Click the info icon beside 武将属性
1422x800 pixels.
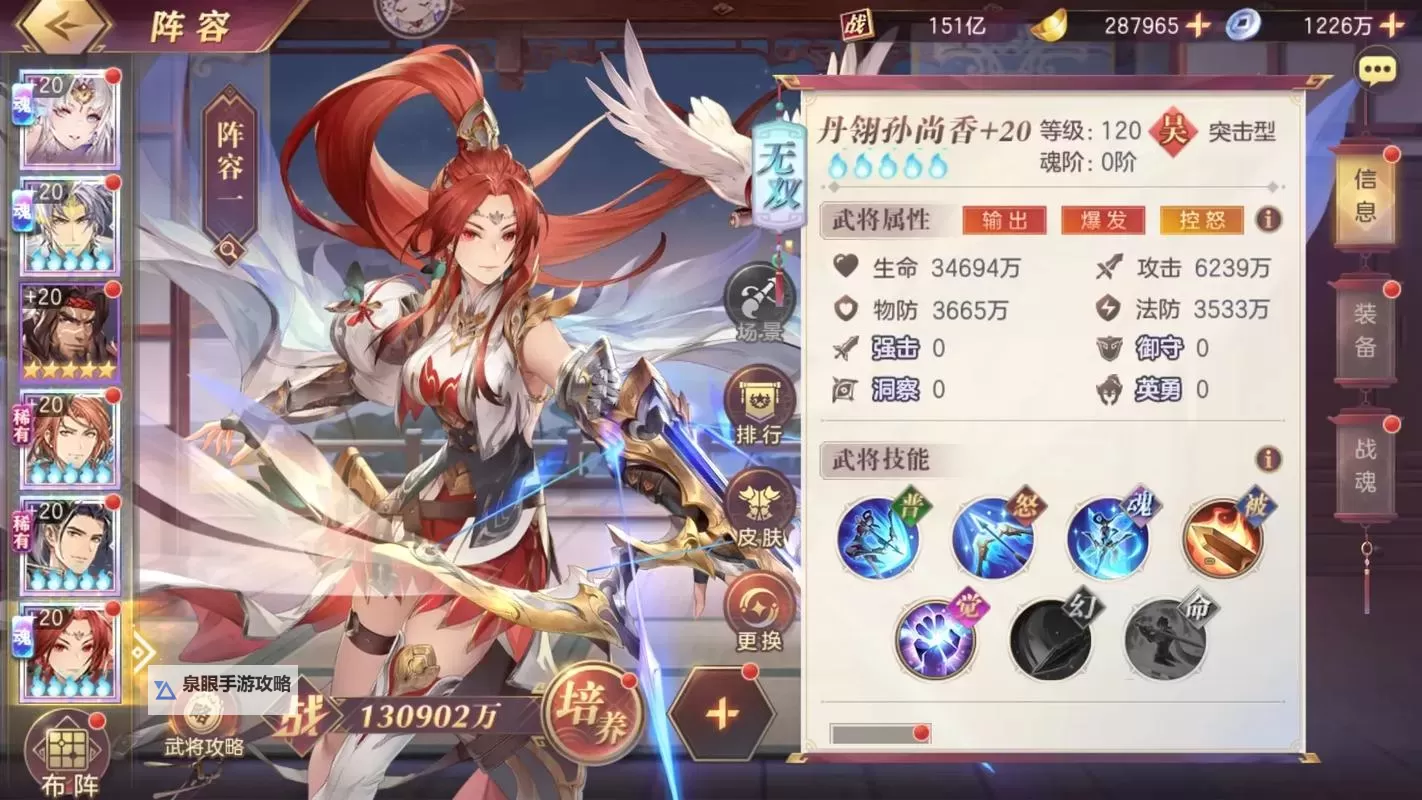(x=1270, y=219)
